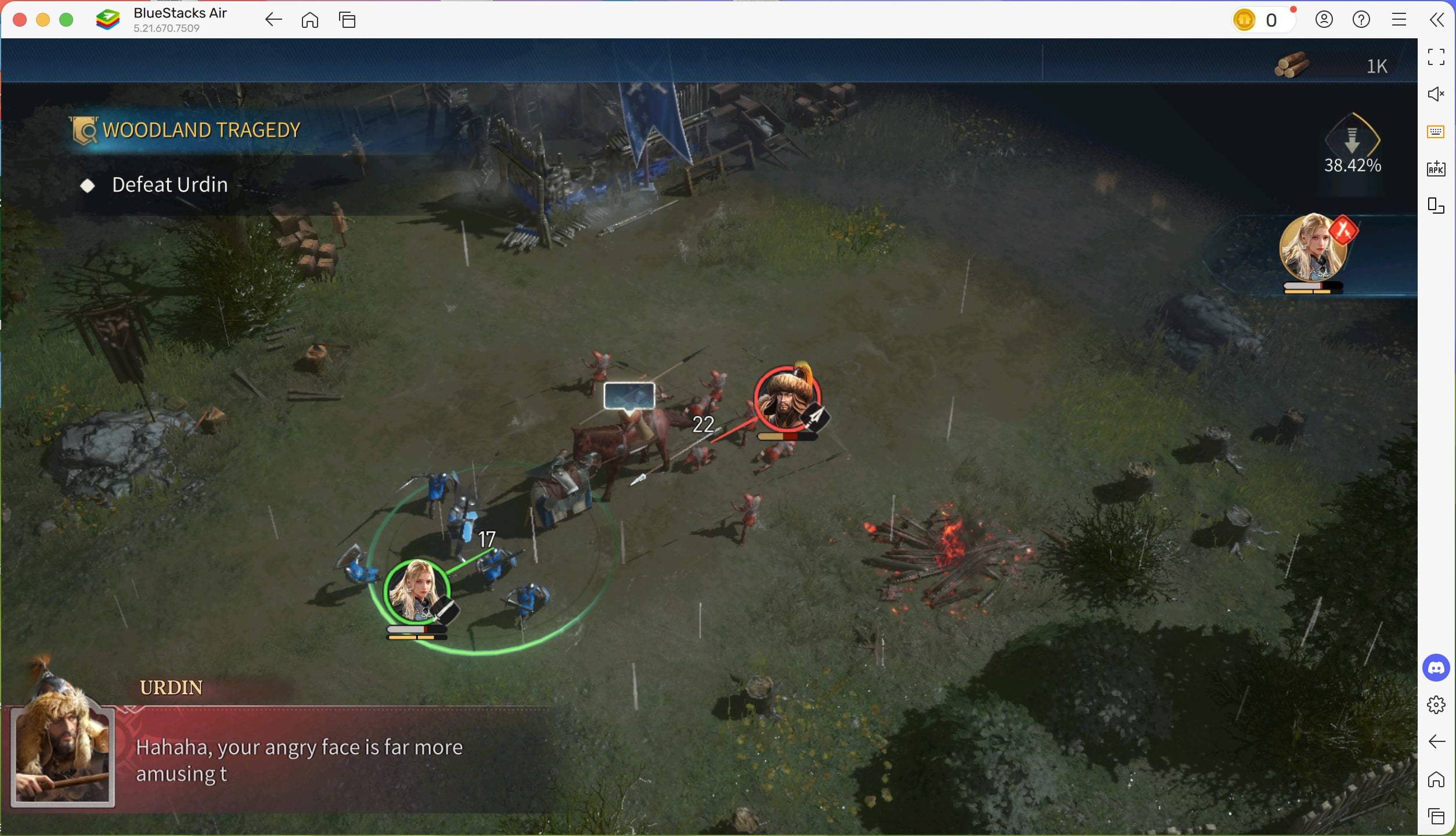Click the Install APK icon

(x=1435, y=169)
